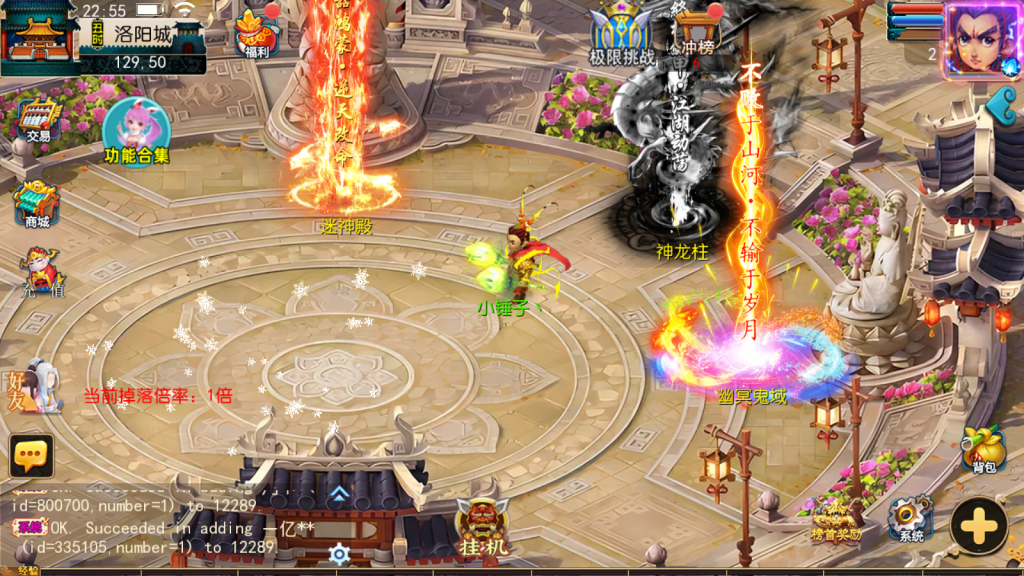Enter the 商城 shop
This screenshot has width=1024, height=576.
[x=37, y=203]
